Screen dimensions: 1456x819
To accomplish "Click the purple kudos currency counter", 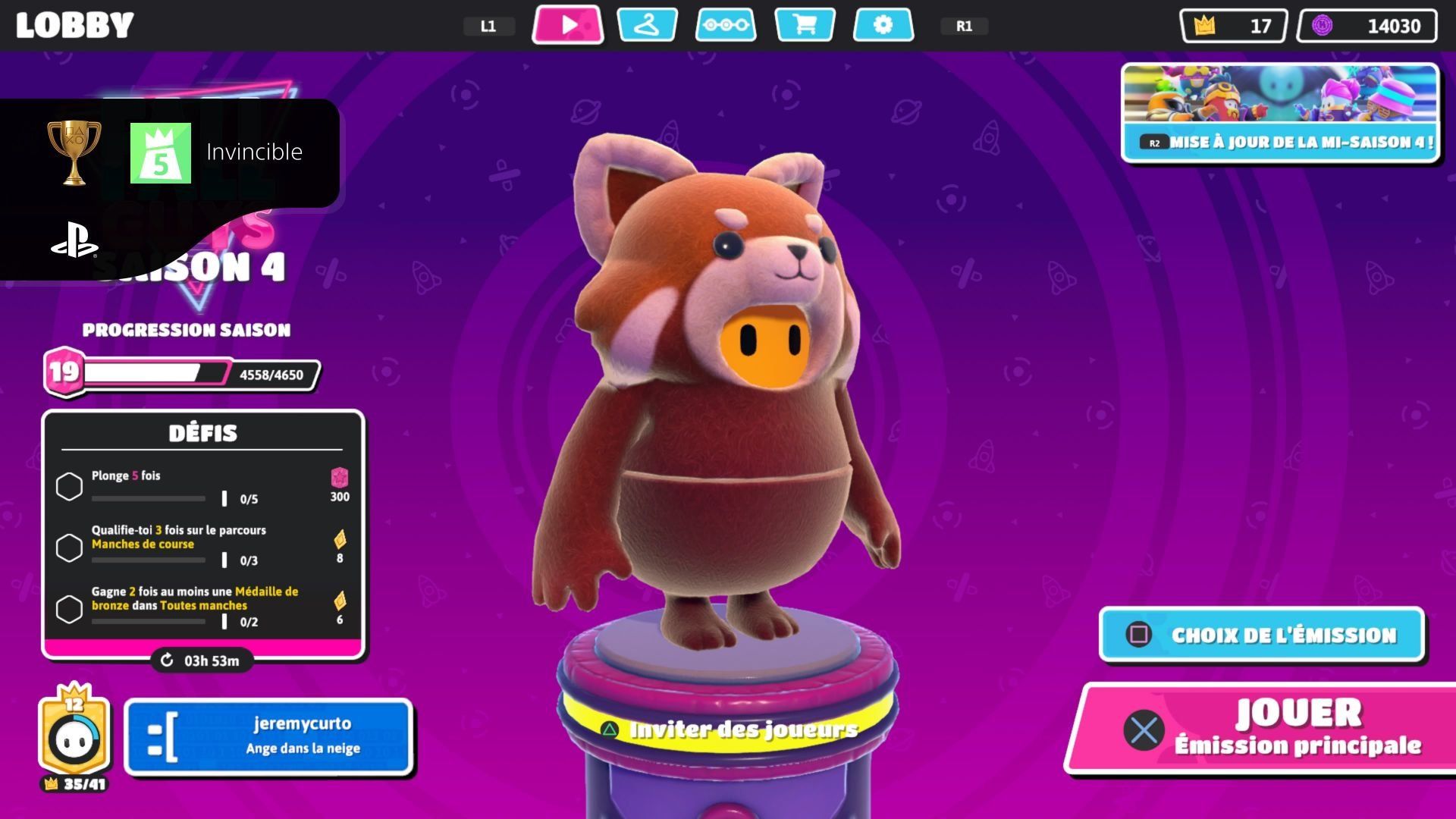I will [x=1367, y=26].
